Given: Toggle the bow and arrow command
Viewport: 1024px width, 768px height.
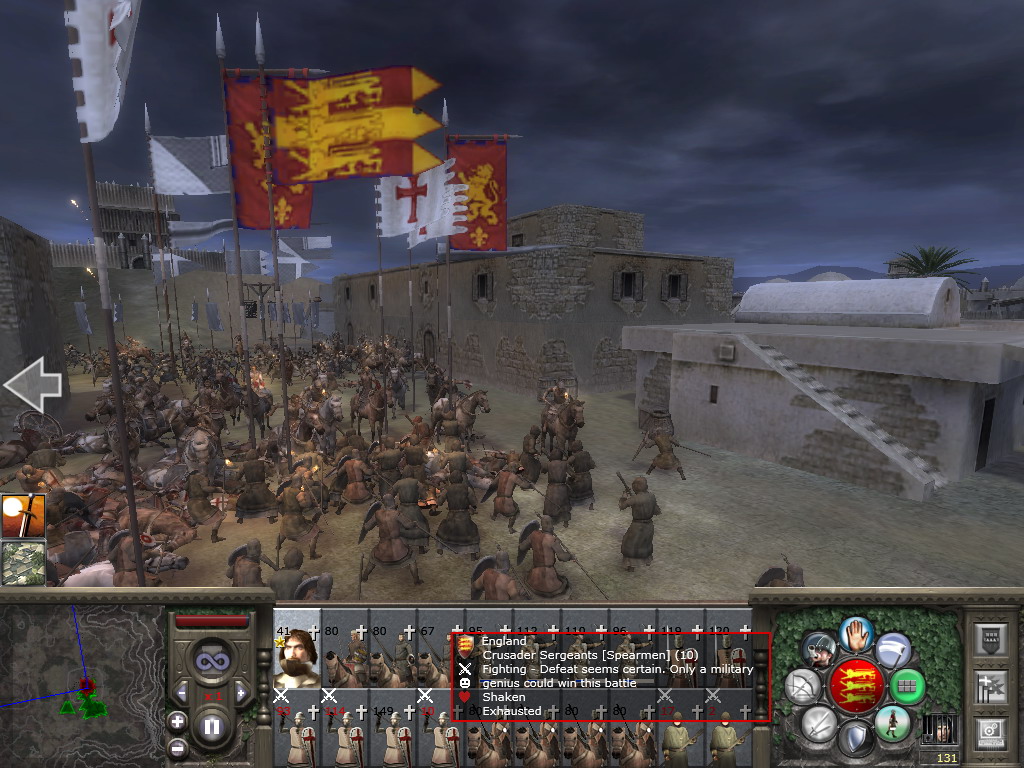Looking at the screenshot, I should pyautogui.click(x=802, y=686).
